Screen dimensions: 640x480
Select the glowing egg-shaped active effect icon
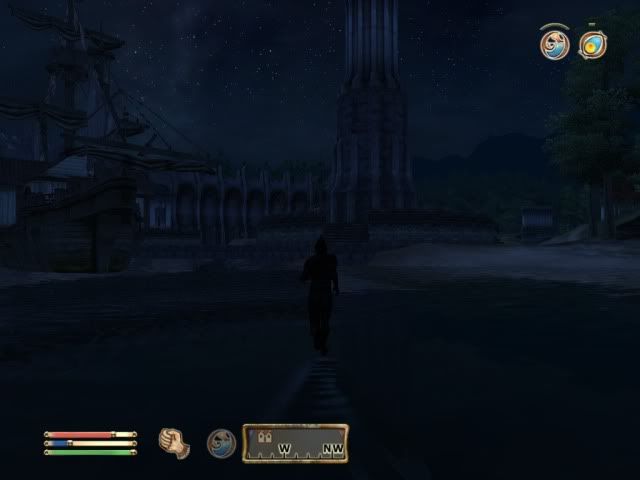point(594,44)
